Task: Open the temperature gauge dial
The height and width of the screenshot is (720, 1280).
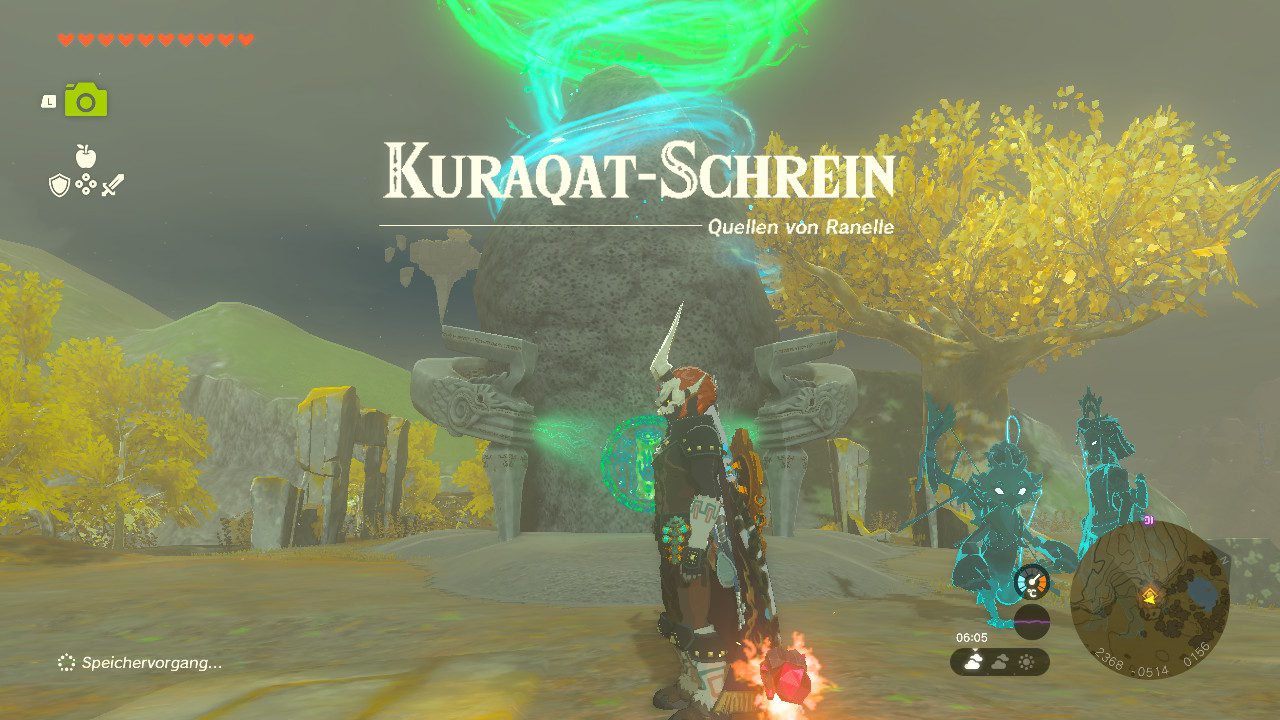Action: pyautogui.click(x=1032, y=582)
